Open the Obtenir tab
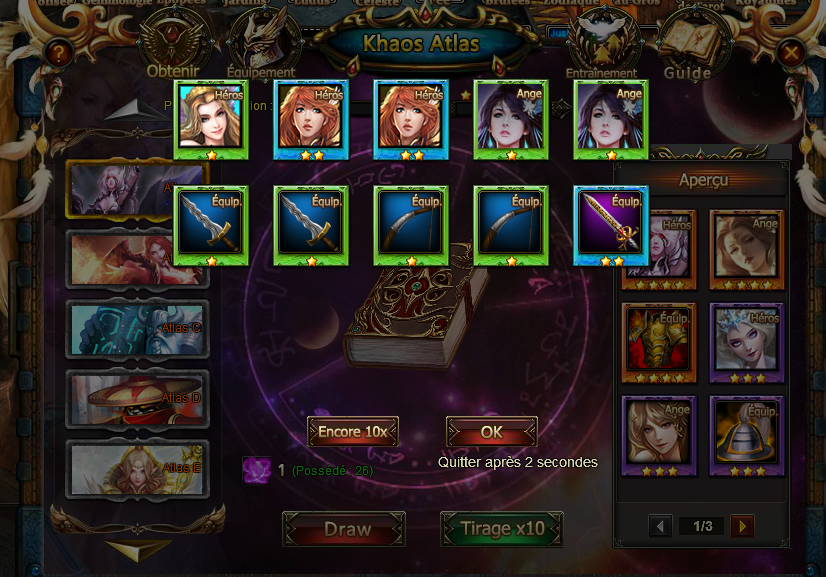This screenshot has width=826, height=577. point(174,47)
